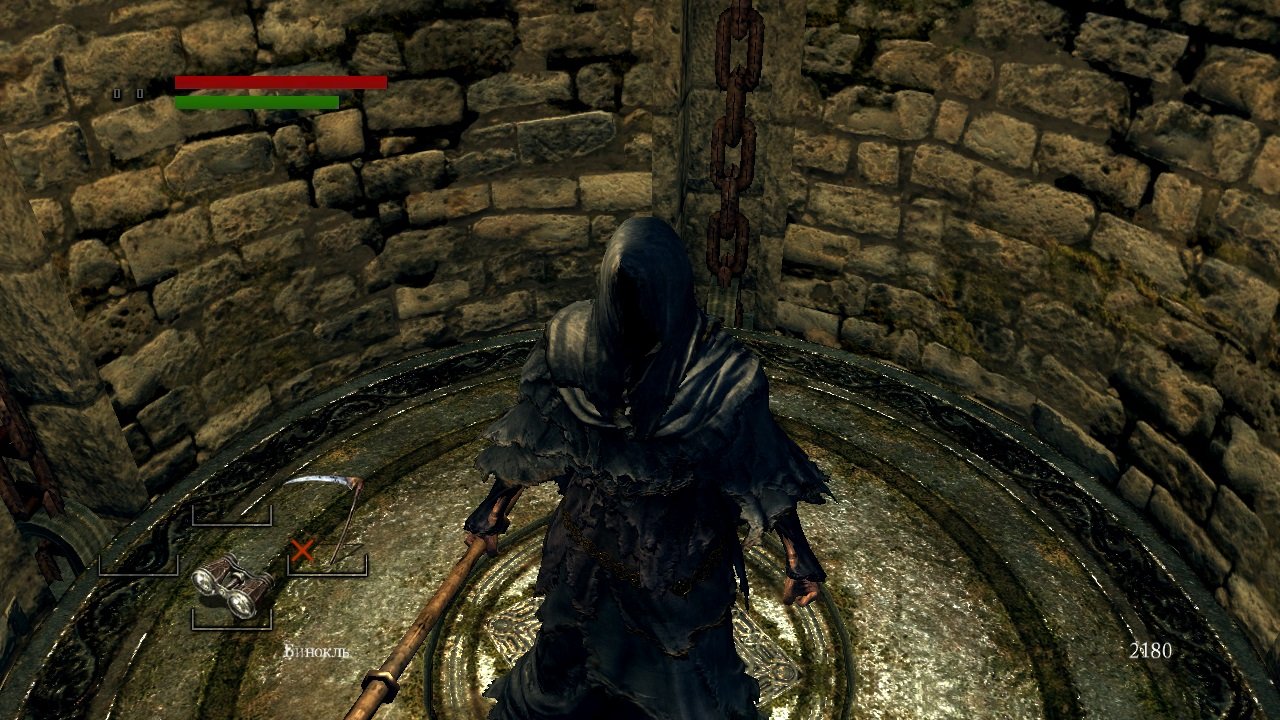Click the Бинокль item label
This screenshot has height=720, width=1280.
(x=315, y=650)
